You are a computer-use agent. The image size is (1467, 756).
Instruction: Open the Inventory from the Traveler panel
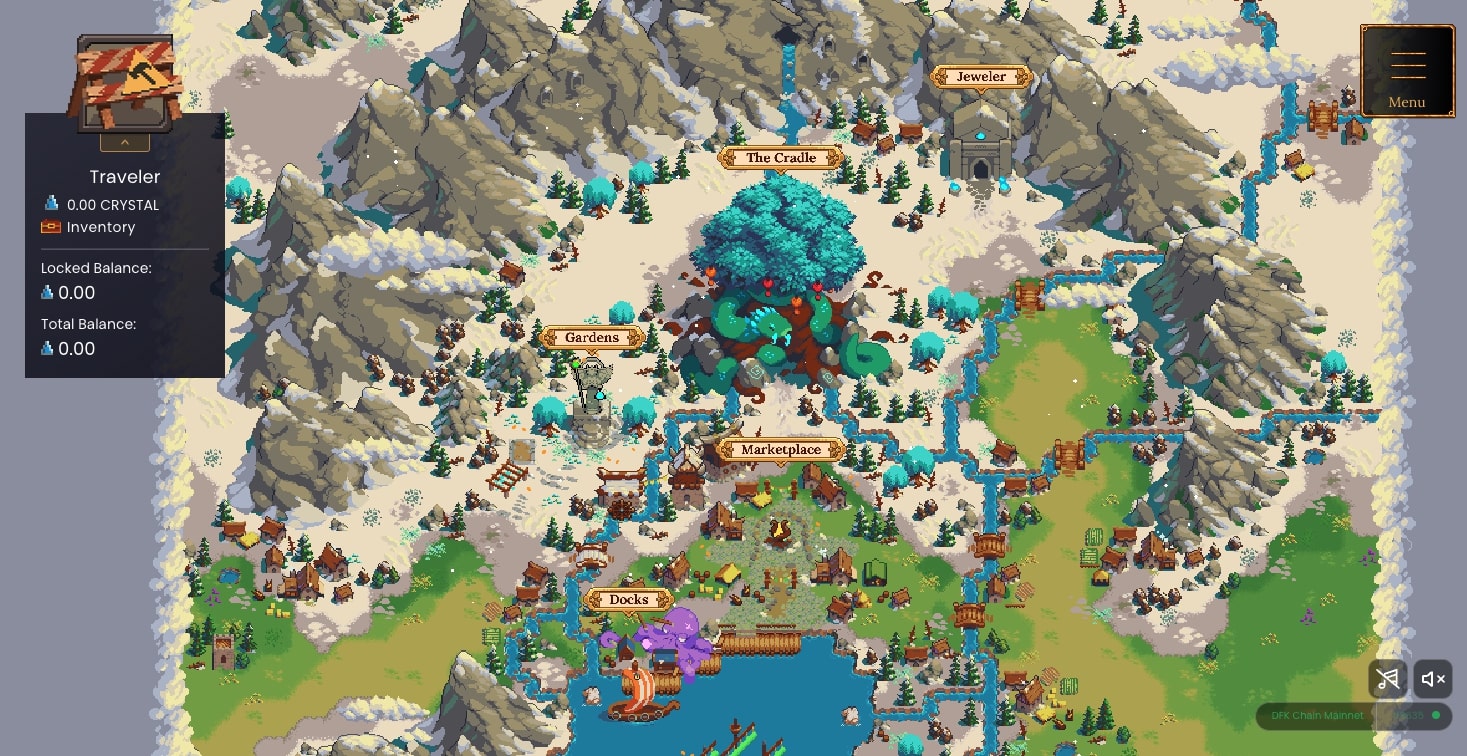coord(100,227)
